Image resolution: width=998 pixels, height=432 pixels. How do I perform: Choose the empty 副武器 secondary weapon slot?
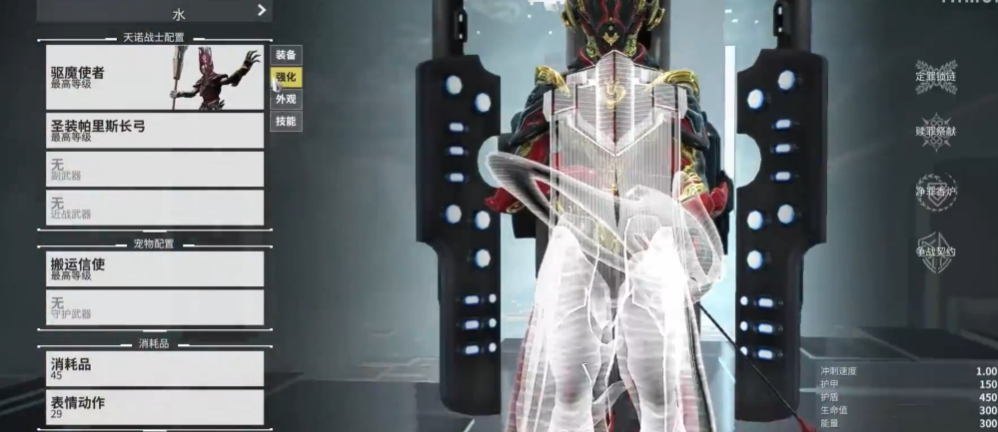pos(152,169)
